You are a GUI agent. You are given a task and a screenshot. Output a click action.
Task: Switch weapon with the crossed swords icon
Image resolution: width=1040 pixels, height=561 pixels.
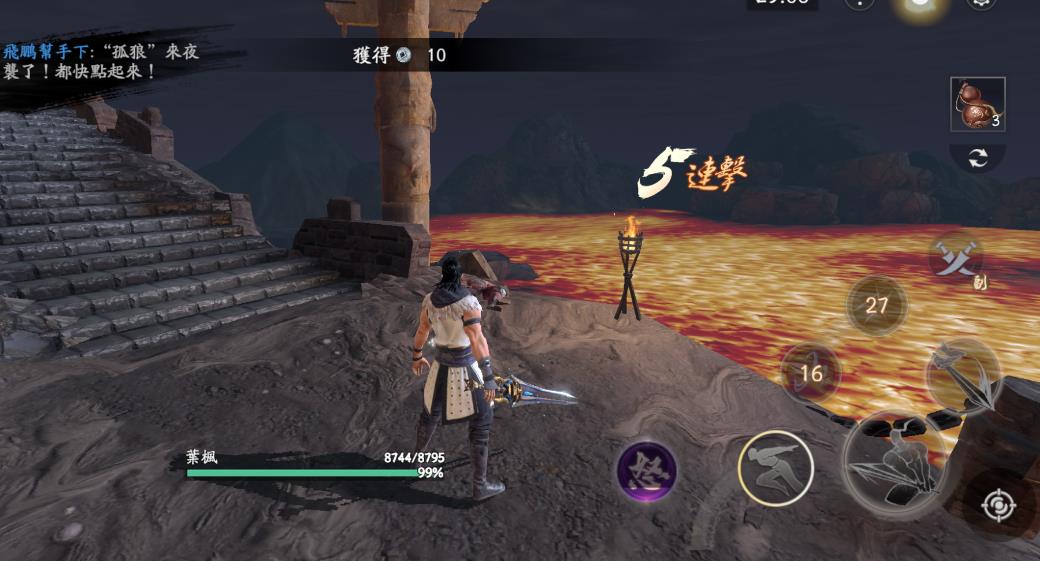(955, 259)
